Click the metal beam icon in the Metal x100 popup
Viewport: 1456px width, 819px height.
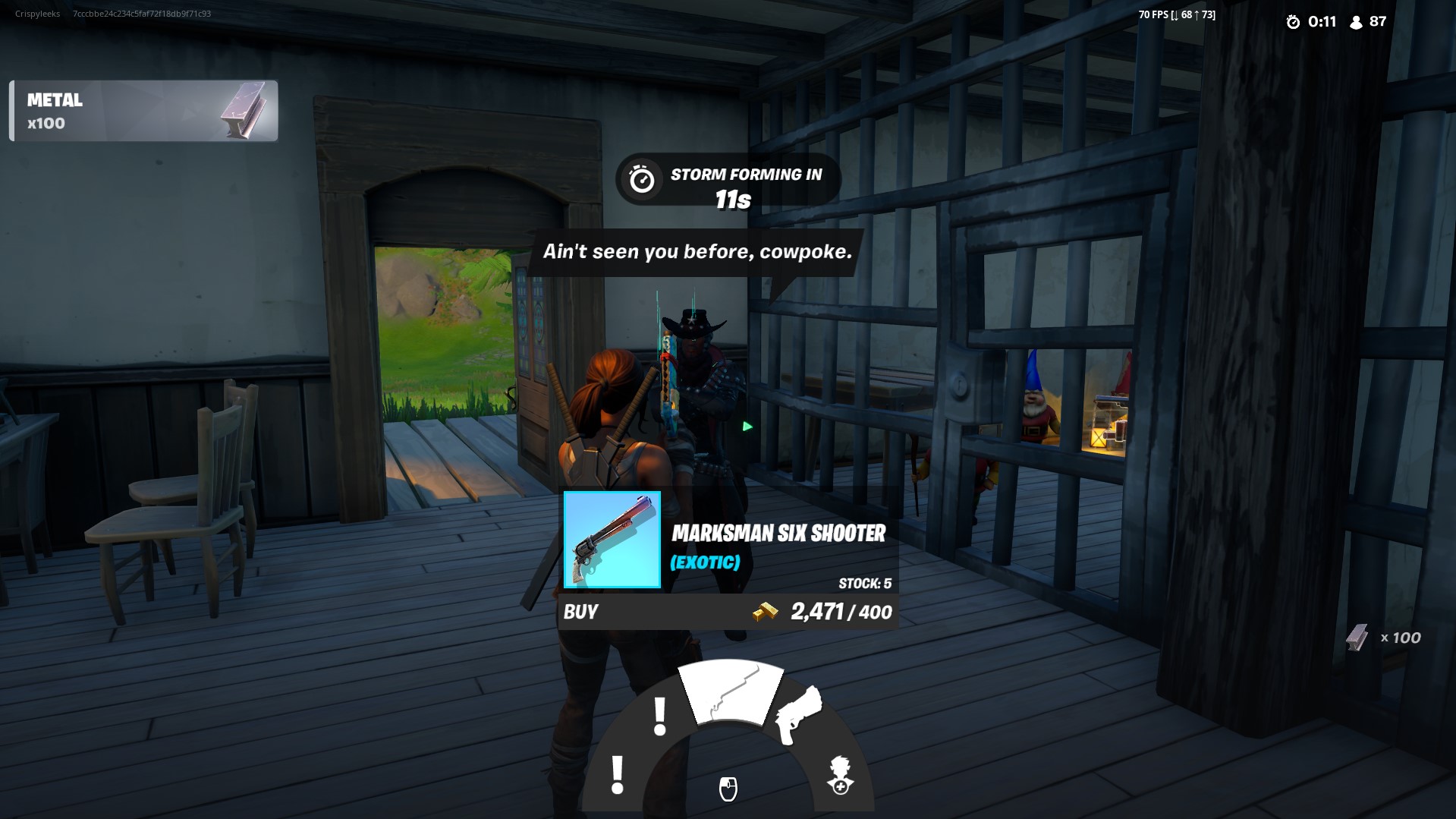tap(245, 111)
